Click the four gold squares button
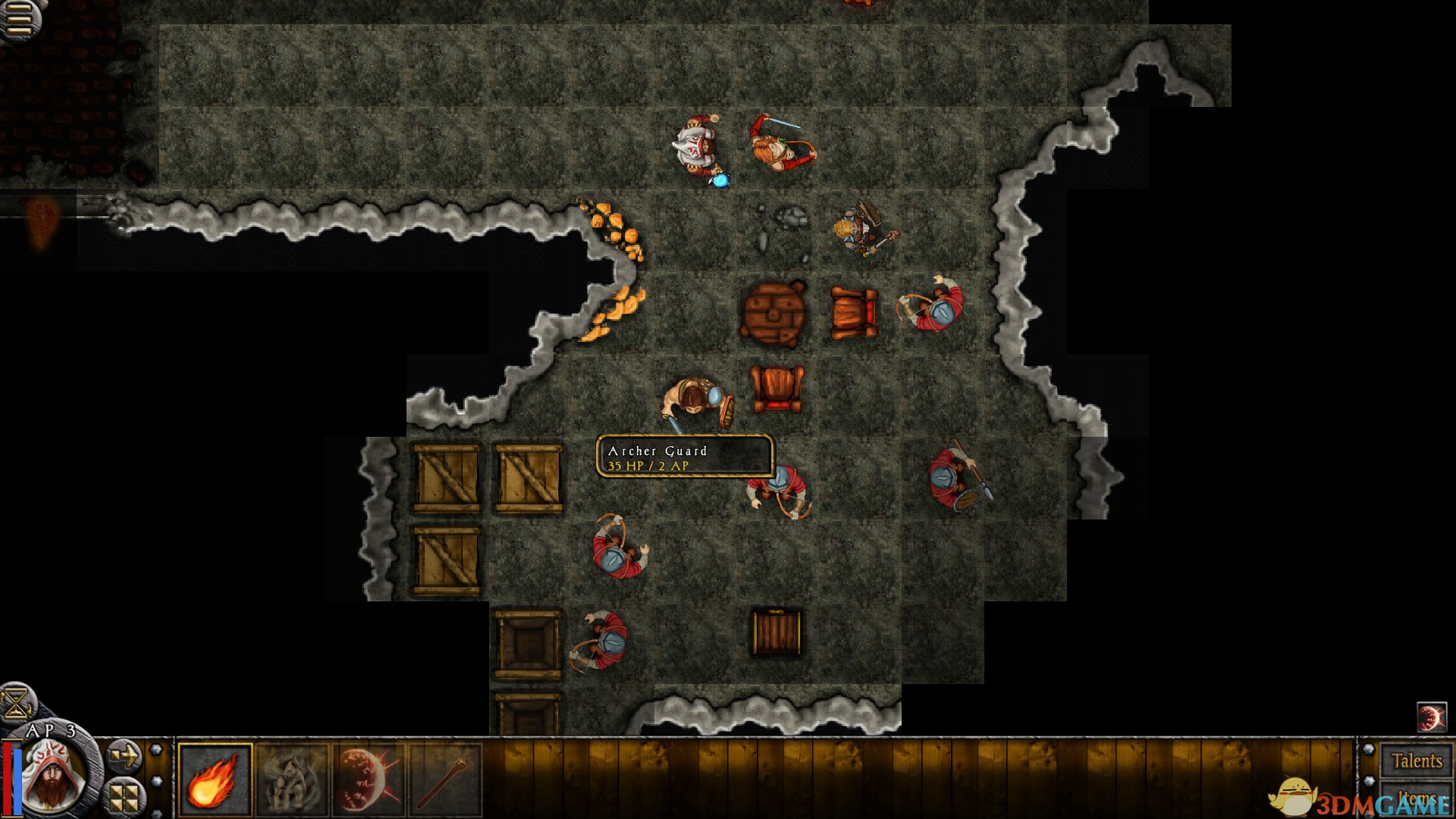 pyautogui.click(x=124, y=796)
